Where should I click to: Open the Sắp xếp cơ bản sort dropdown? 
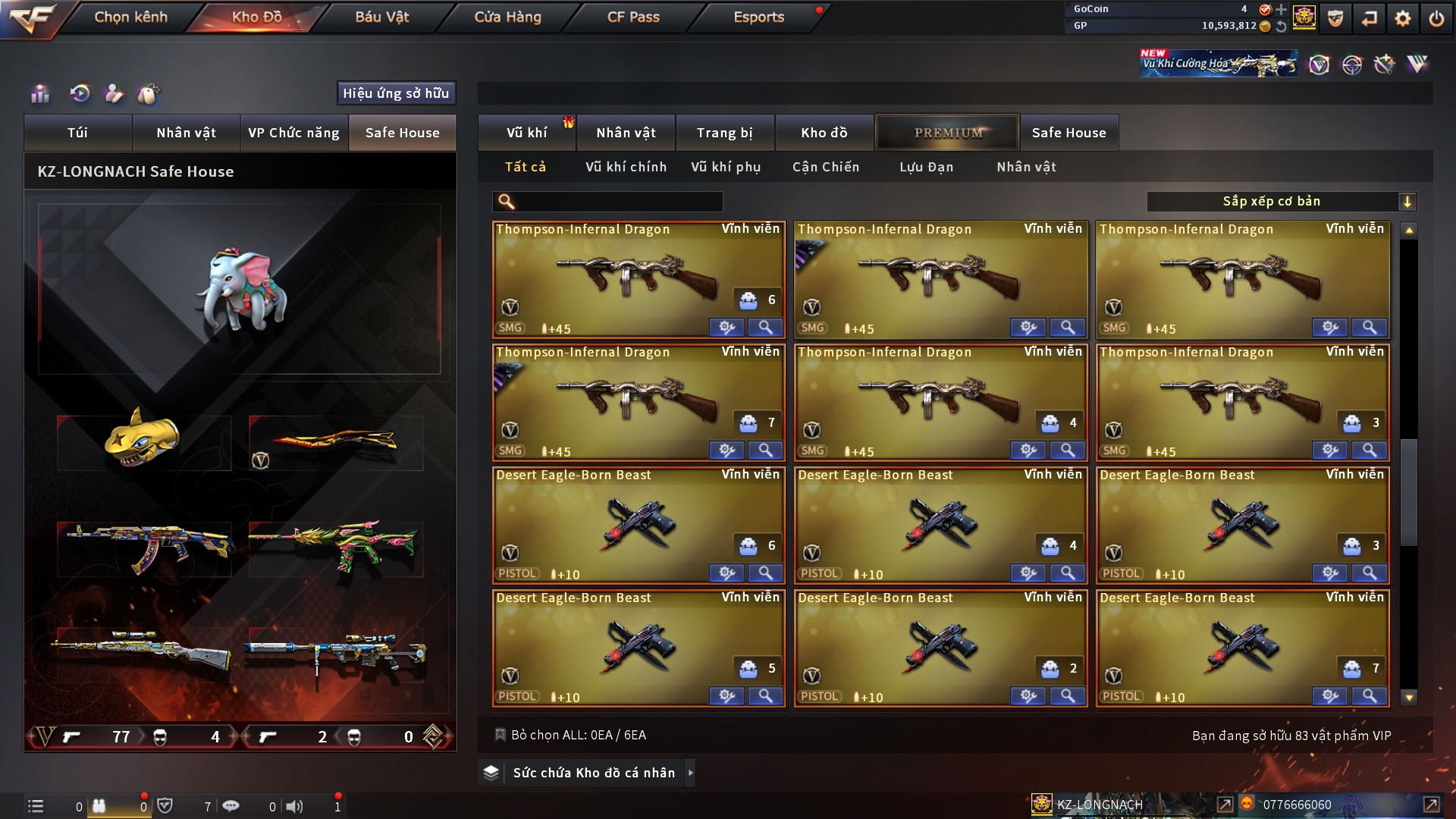(1281, 202)
